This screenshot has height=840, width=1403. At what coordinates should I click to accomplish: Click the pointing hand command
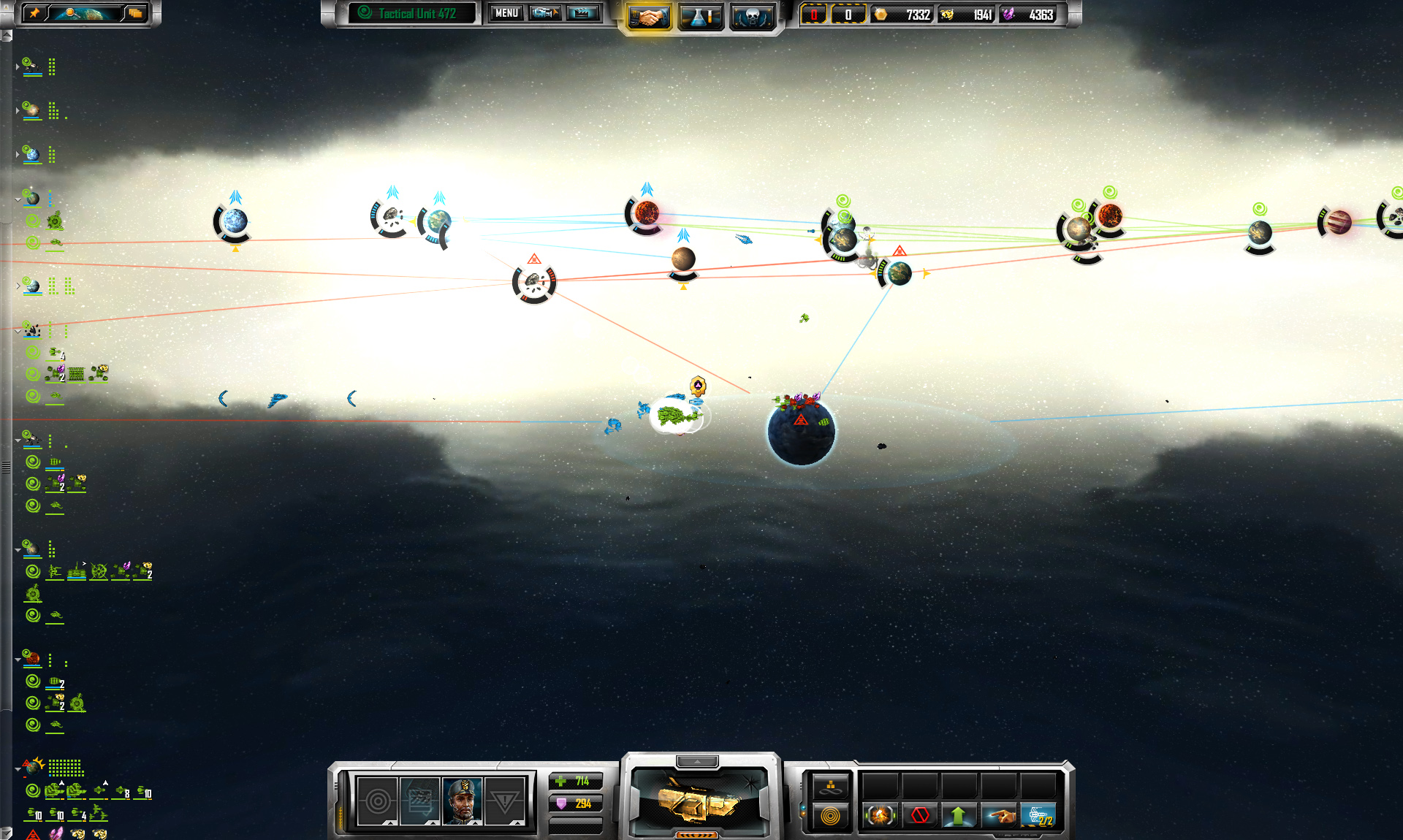(999, 814)
